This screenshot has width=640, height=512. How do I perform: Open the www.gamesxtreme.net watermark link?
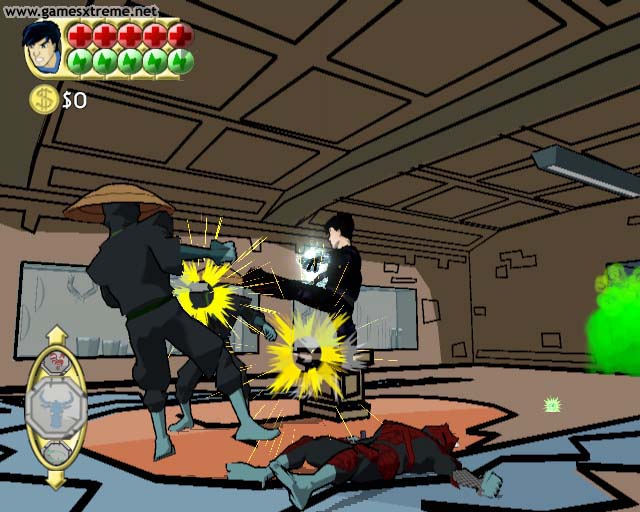pos(80,11)
